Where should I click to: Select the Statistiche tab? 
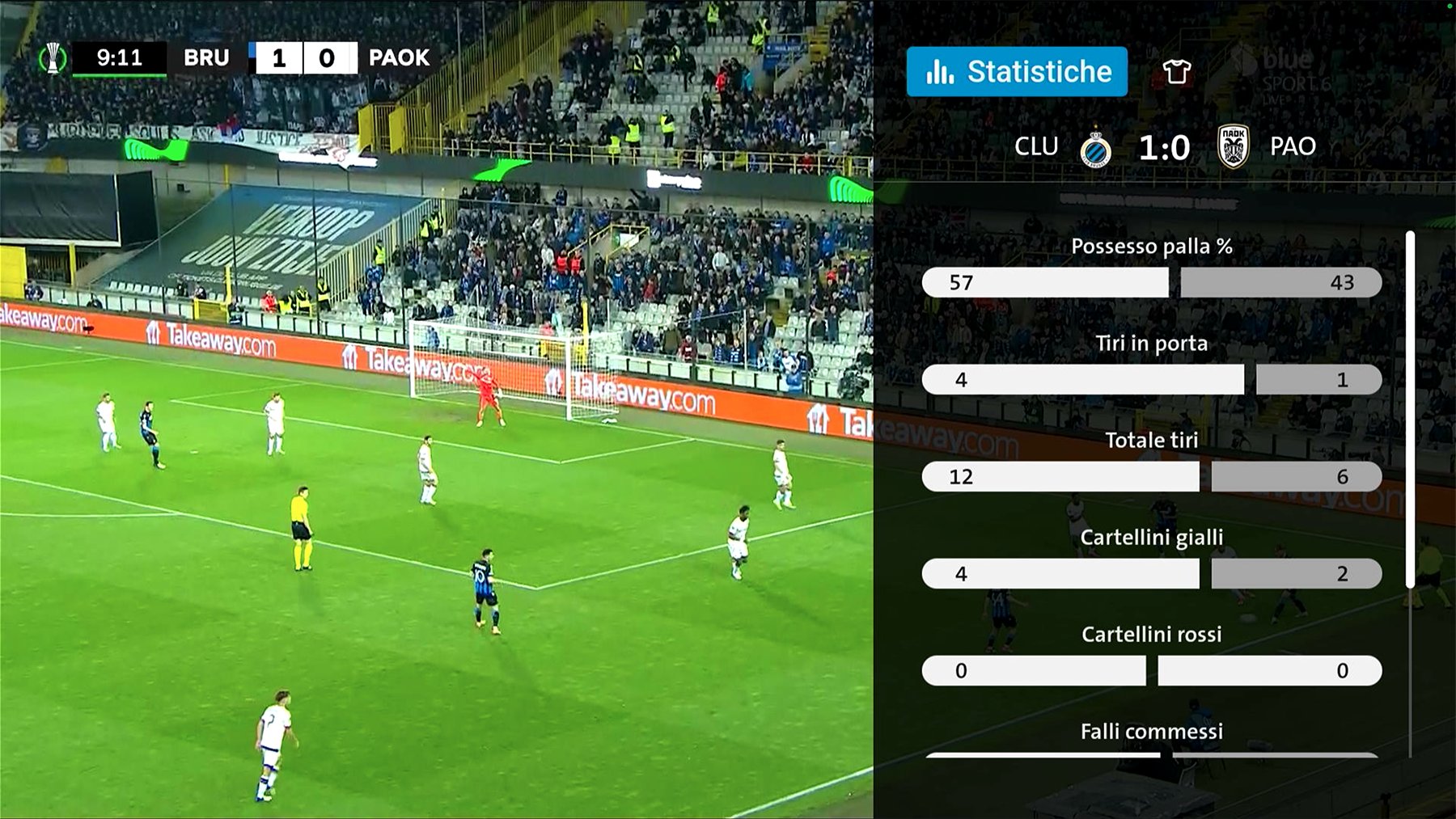point(1017,72)
